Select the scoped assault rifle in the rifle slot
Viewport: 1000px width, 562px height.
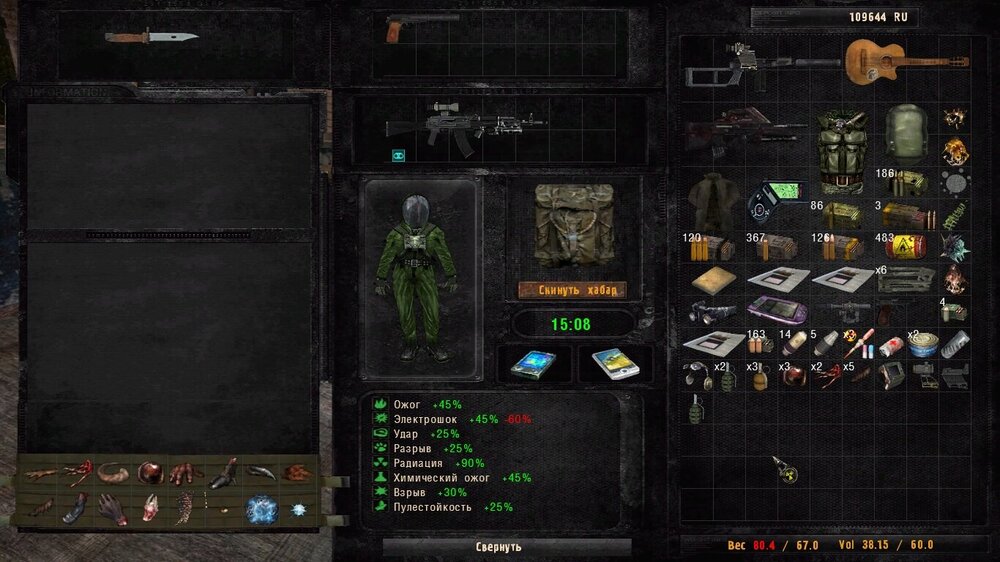(465, 125)
